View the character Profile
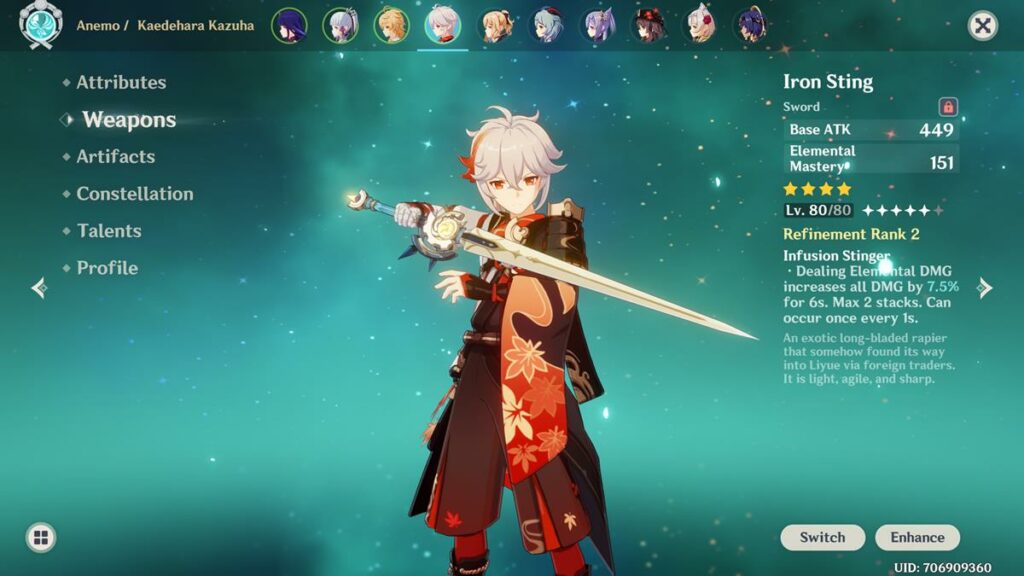1024x576 pixels. pyautogui.click(x=107, y=268)
